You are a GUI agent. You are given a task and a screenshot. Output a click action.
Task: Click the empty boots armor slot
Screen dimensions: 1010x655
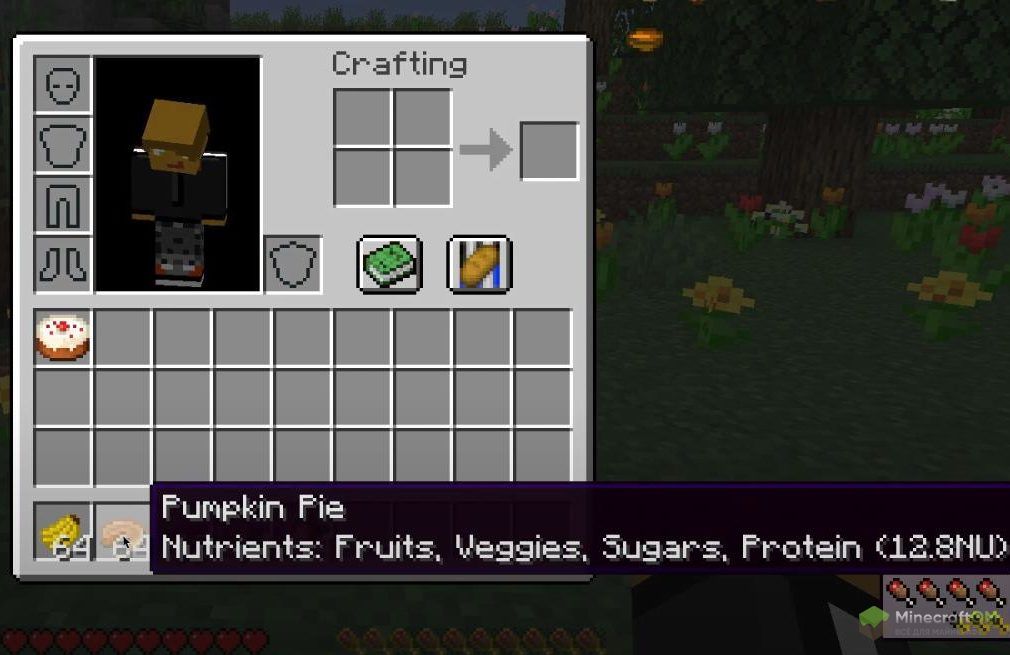tap(63, 264)
